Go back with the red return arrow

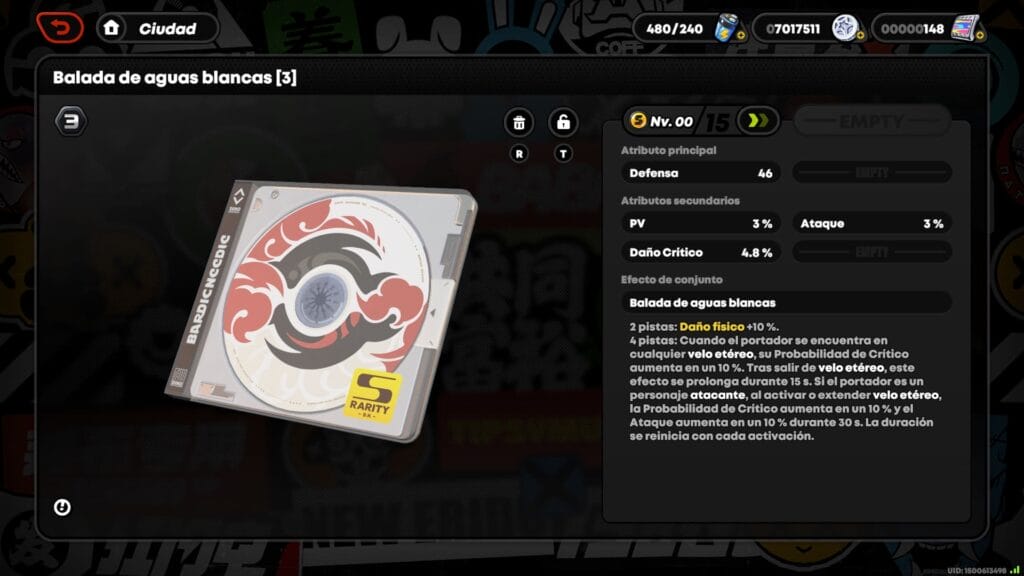[x=60, y=27]
